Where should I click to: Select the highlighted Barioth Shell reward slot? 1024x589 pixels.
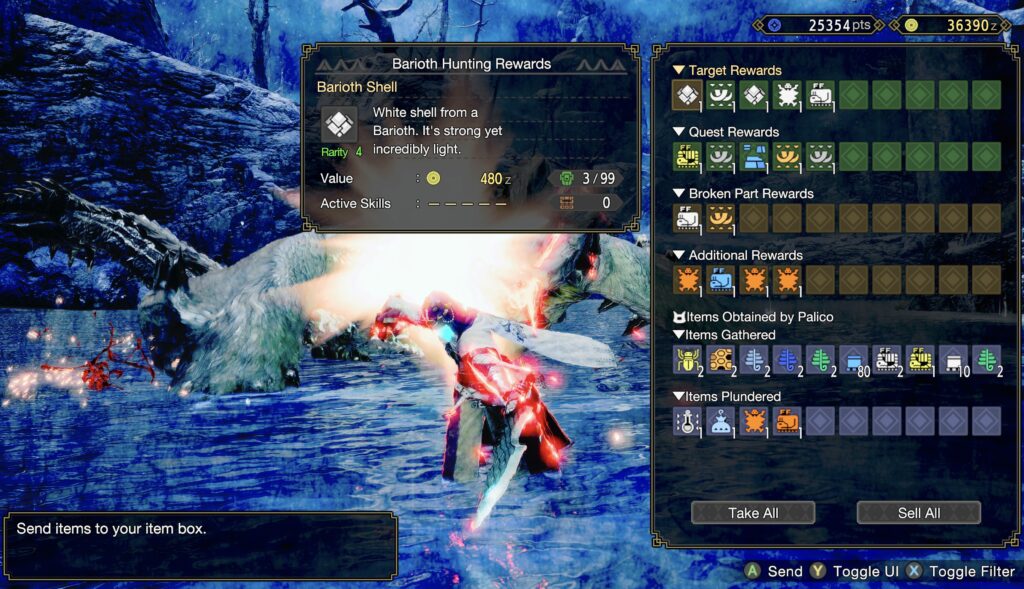pos(687,95)
